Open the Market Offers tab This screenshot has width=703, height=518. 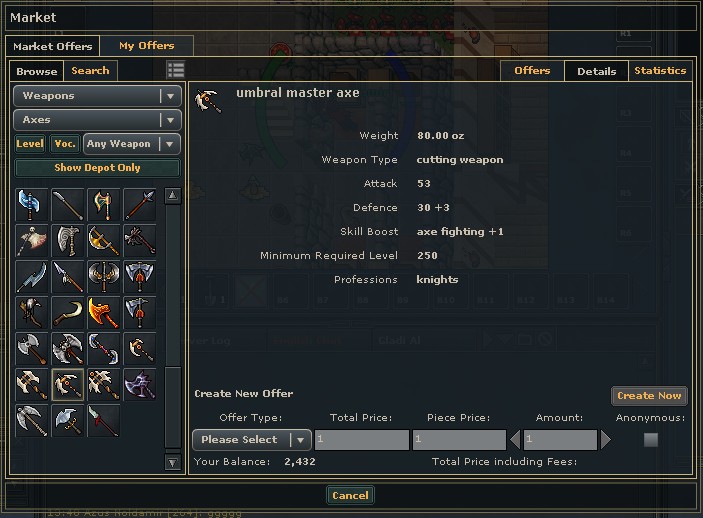[52, 46]
